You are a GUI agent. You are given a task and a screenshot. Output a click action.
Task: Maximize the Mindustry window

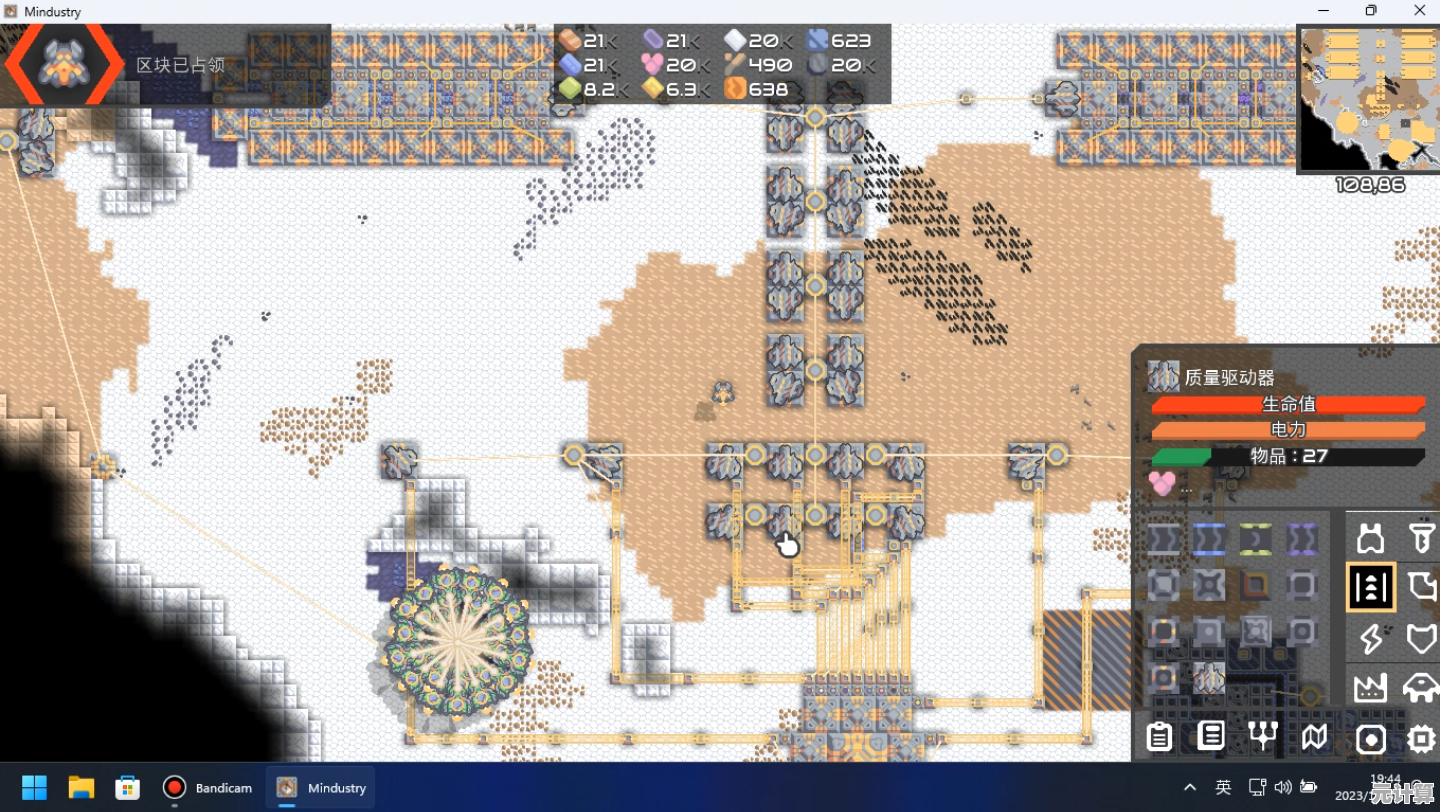point(1371,11)
